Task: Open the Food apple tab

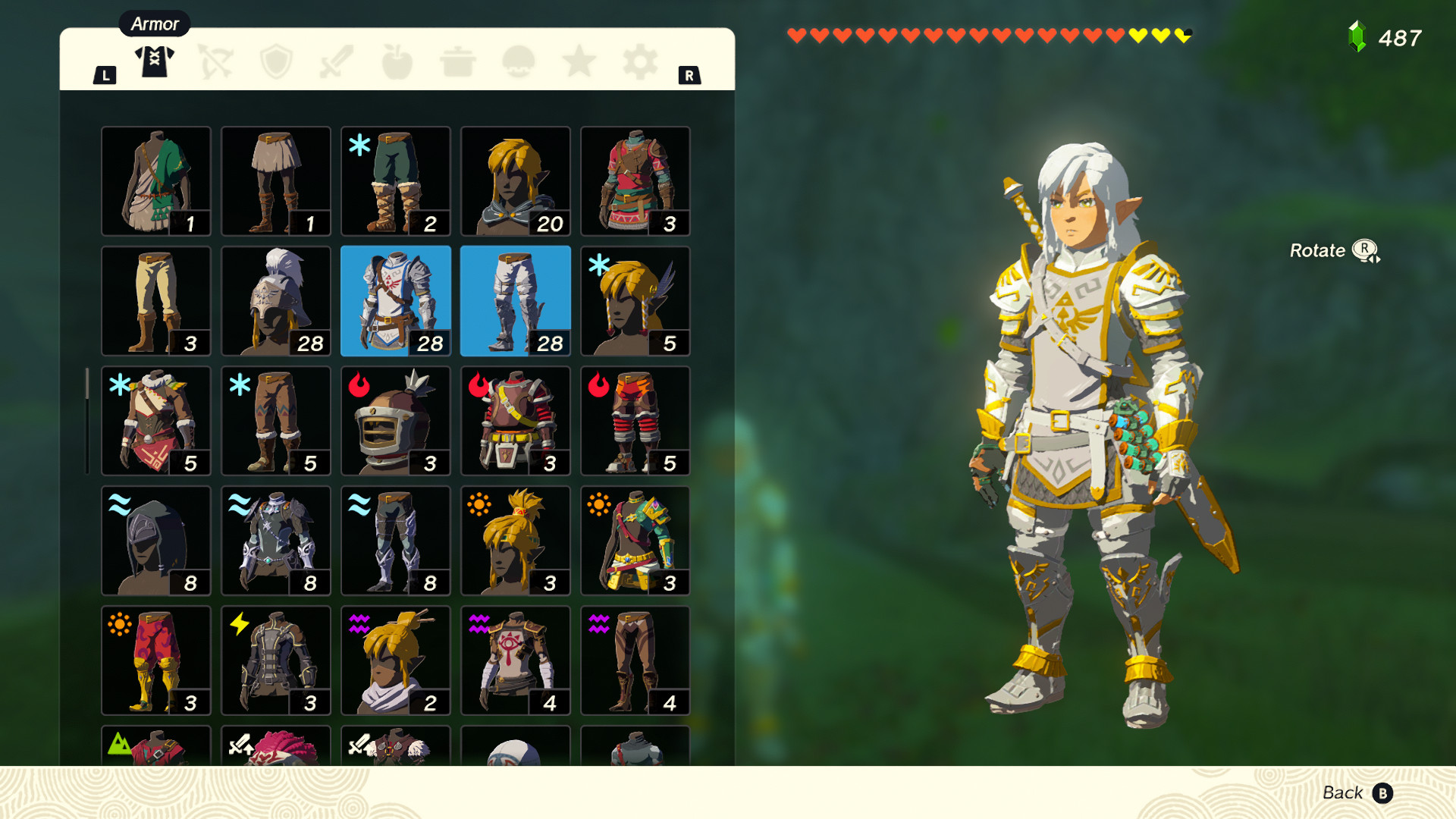Action: tap(397, 62)
